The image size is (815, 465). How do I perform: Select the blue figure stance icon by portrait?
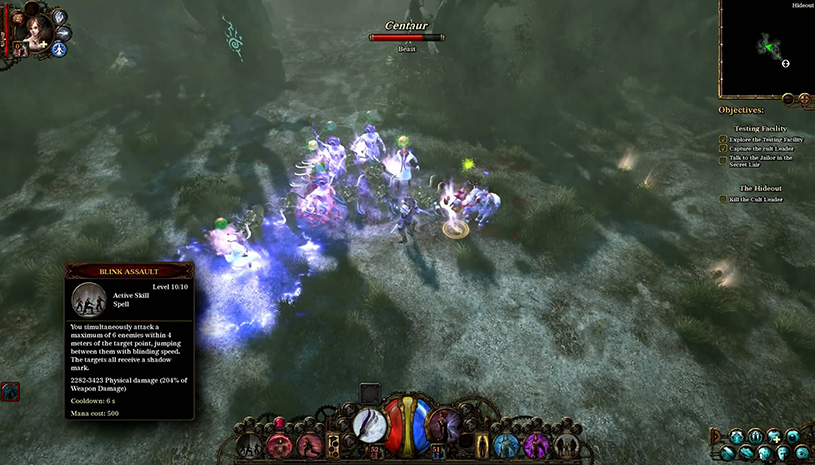tap(60, 49)
